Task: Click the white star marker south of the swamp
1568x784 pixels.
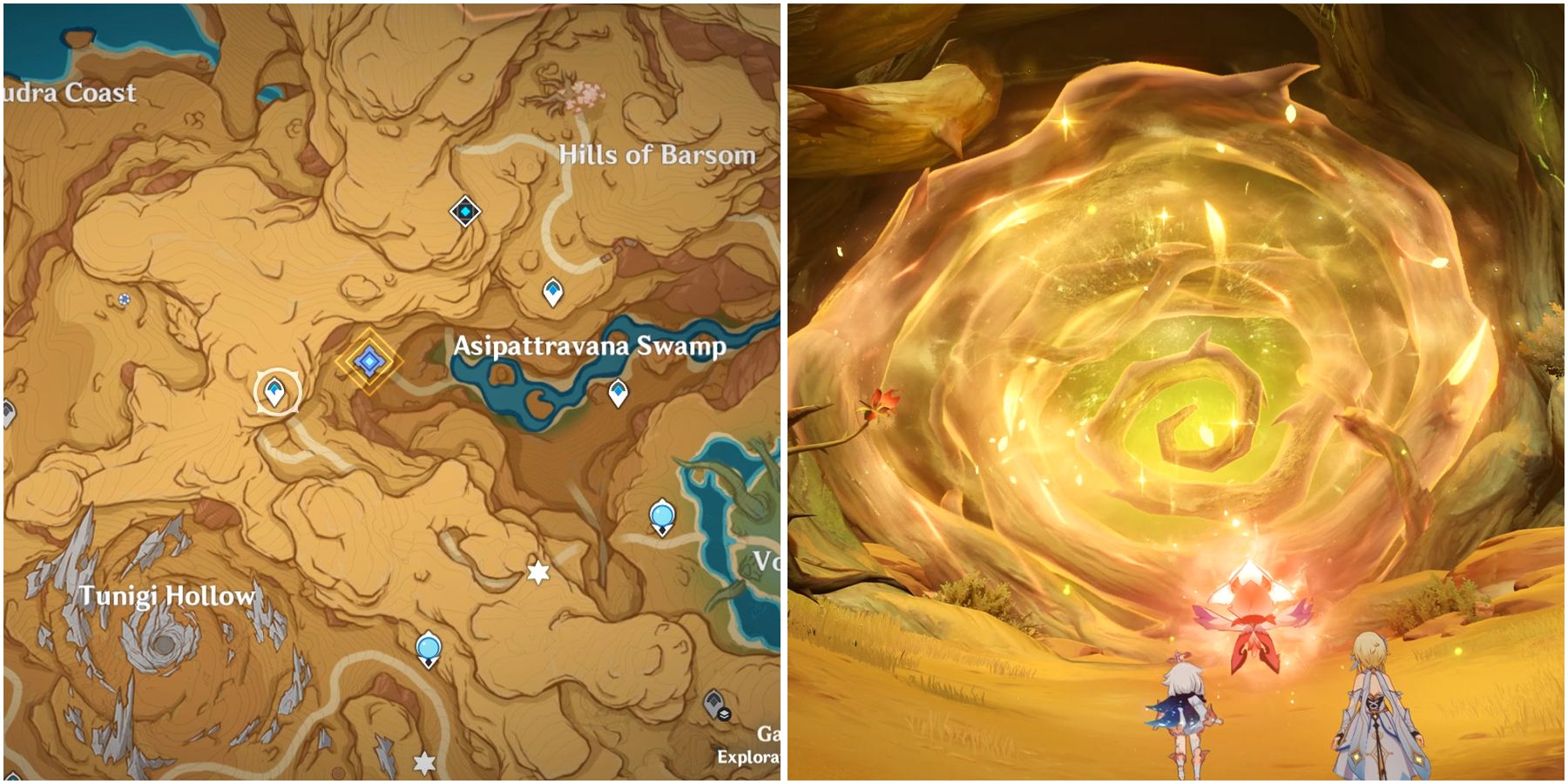Action: pyautogui.click(x=536, y=572)
